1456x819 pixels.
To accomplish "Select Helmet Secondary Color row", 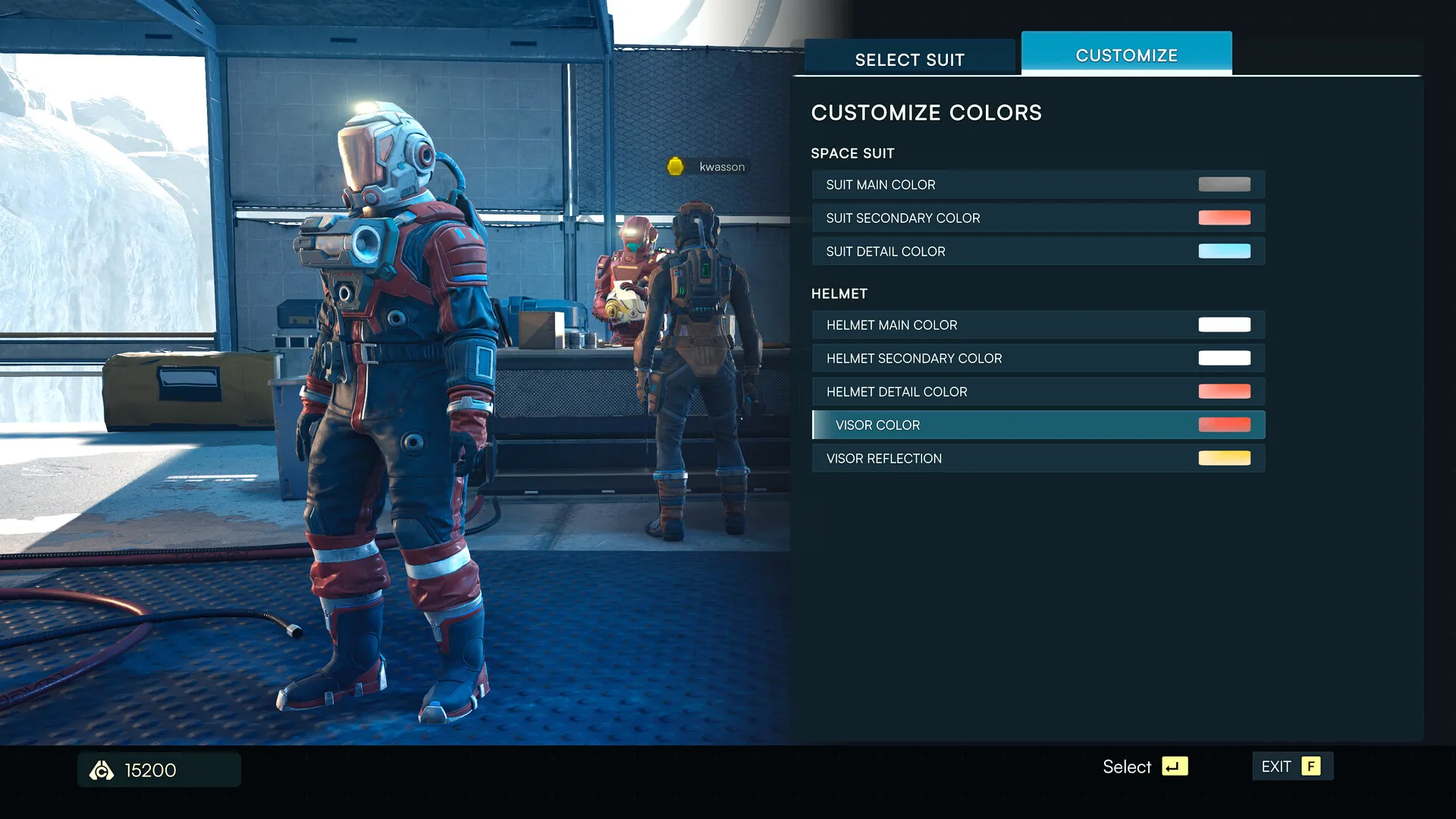I will click(x=1037, y=359).
